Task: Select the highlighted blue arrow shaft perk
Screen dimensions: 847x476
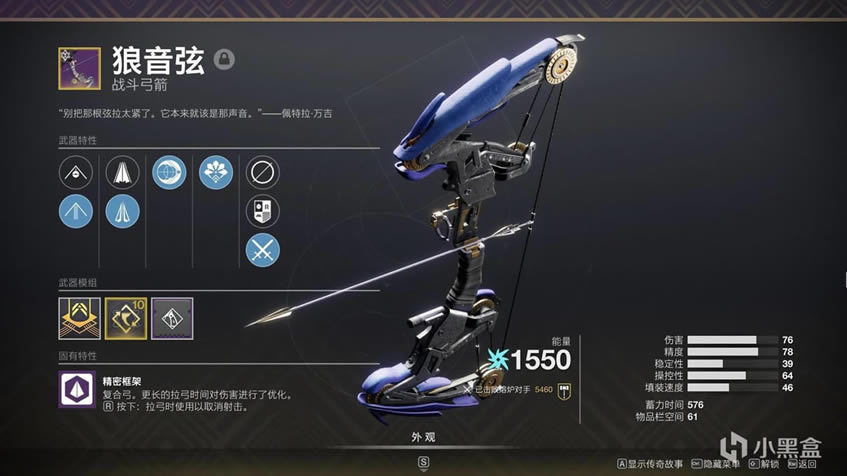Action: (x=122, y=210)
